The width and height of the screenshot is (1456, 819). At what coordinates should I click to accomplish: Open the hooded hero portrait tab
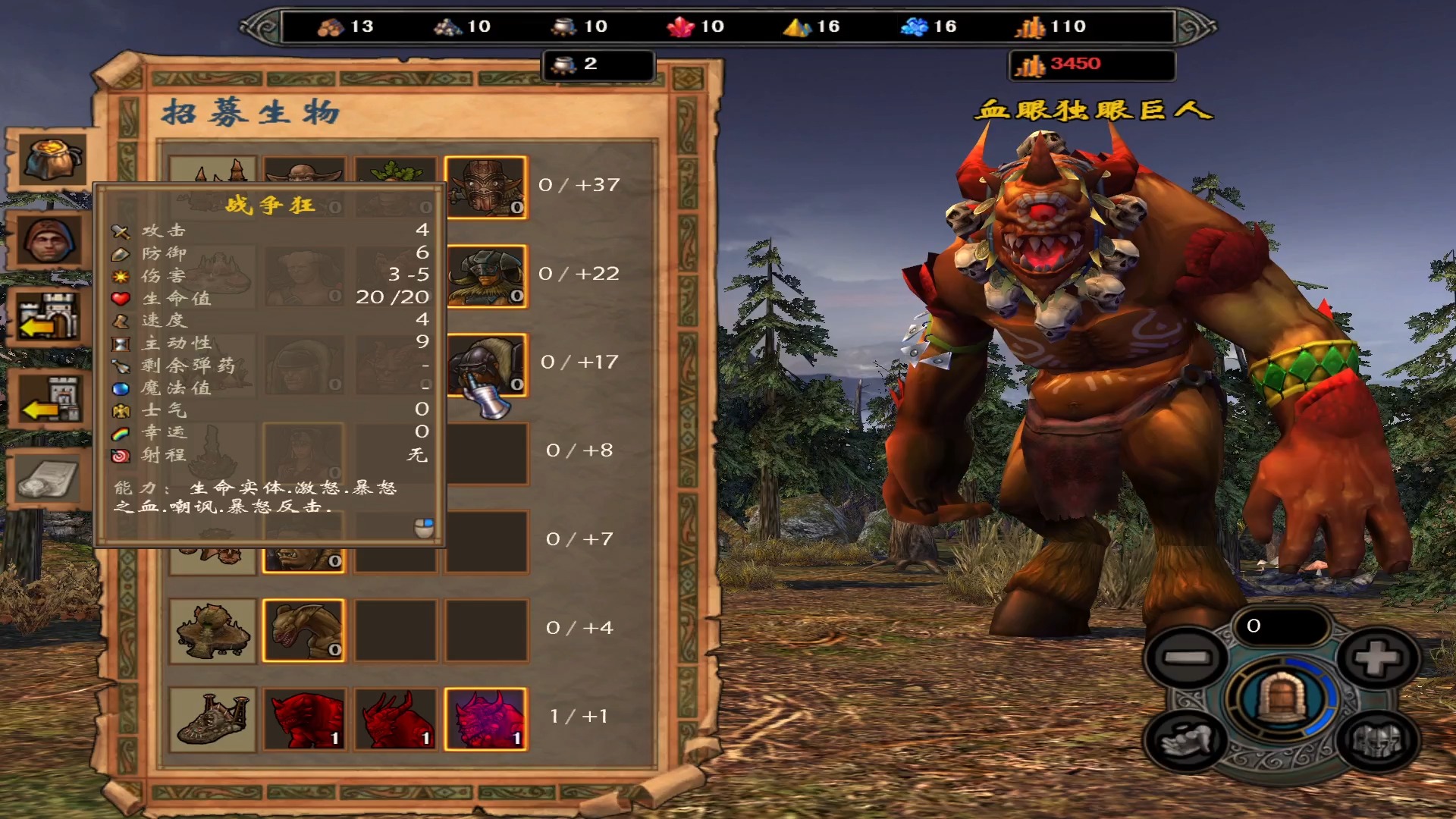pyautogui.click(x=49, y=240)
